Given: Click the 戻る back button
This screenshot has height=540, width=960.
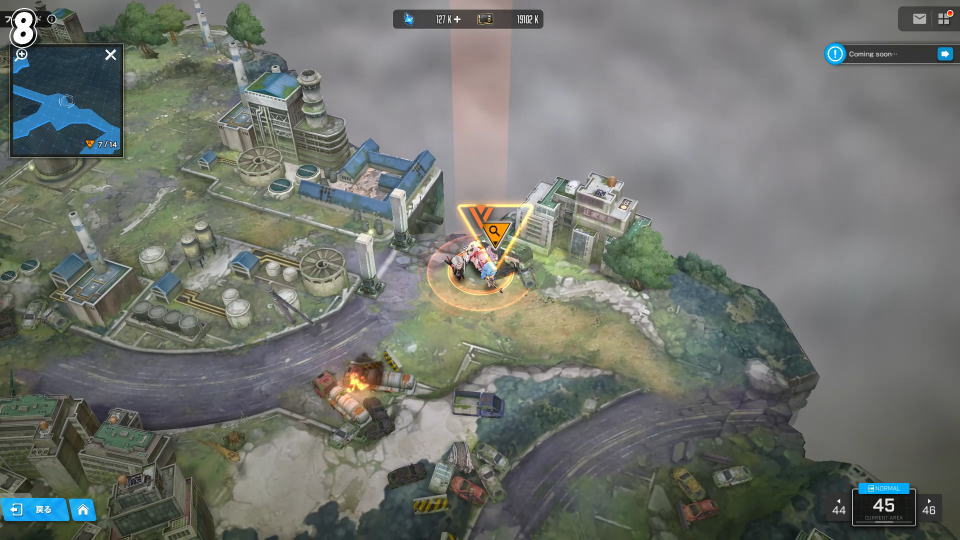Looking at the screenshot, I should pos(34,510).
